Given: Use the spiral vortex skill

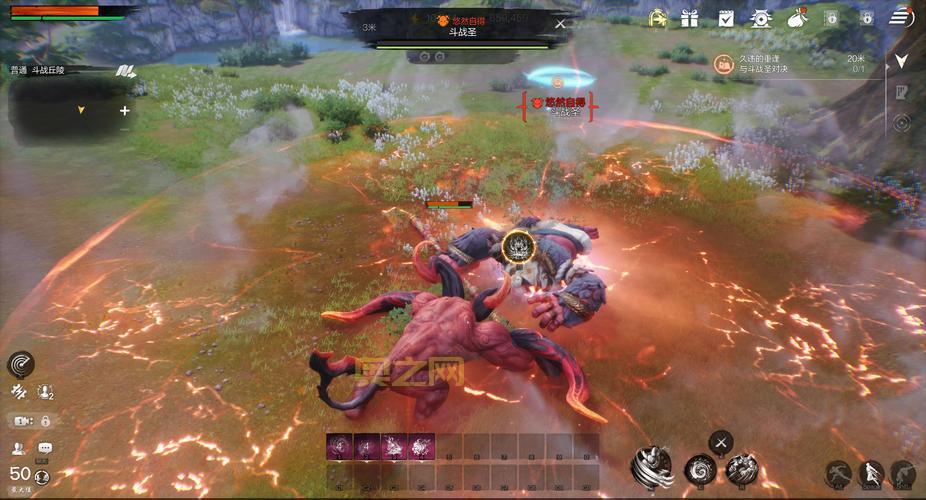Looking at the screenshot, I should tap(700, 469).
